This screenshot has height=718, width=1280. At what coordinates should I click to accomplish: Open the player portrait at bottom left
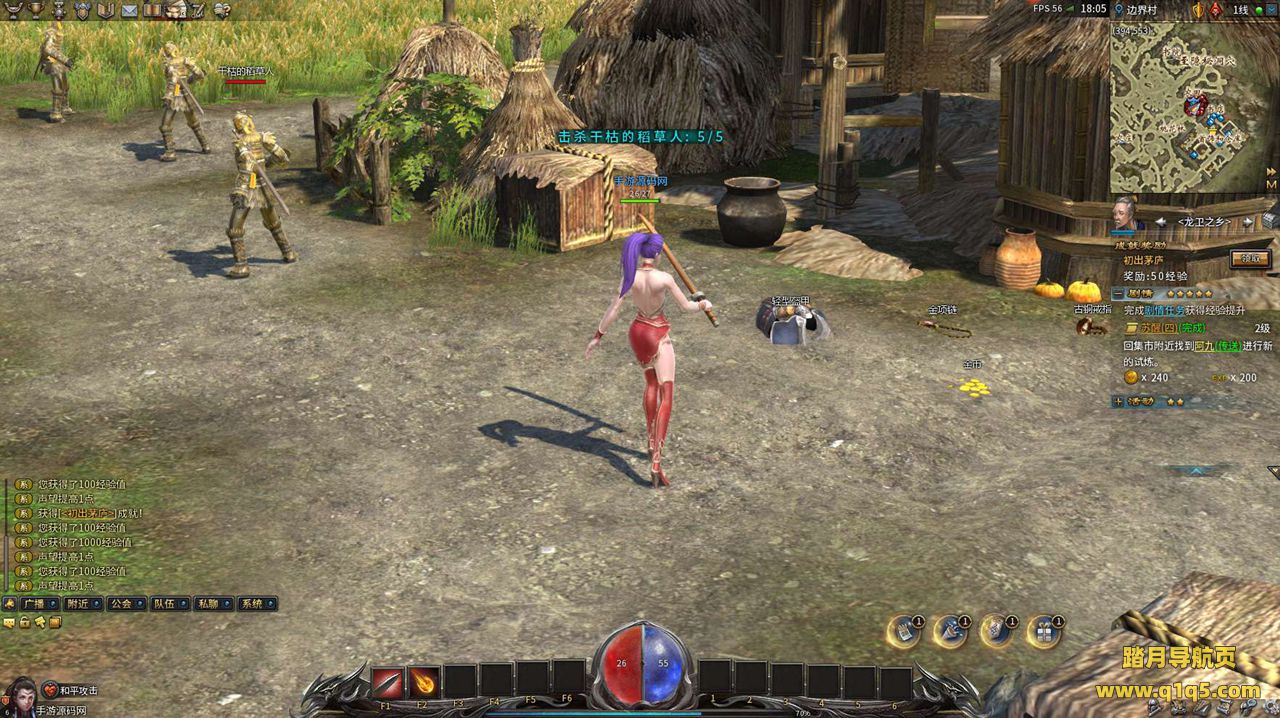click(20, 696)
